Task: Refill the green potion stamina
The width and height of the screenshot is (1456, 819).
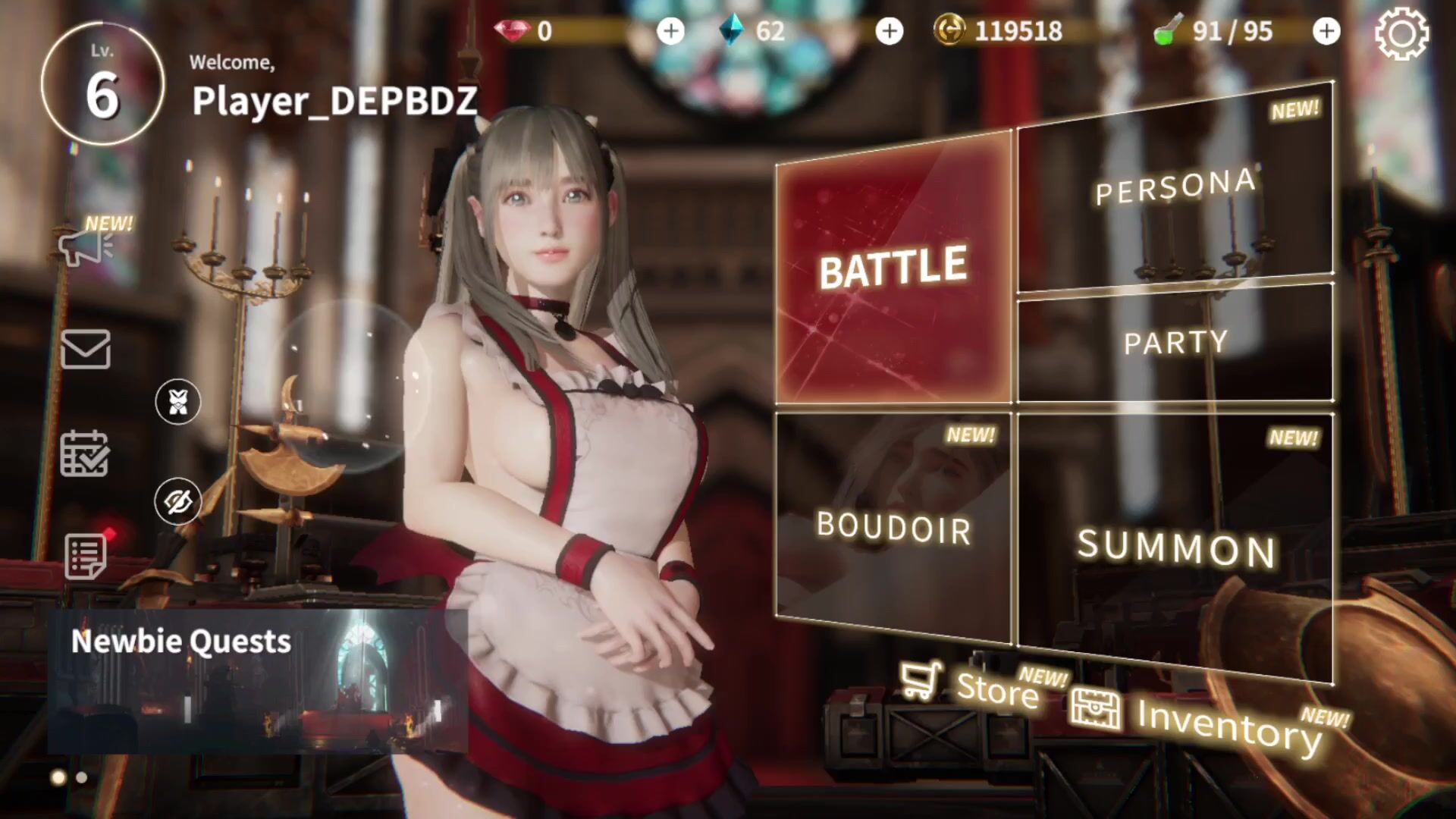Action: point(1326,31)
